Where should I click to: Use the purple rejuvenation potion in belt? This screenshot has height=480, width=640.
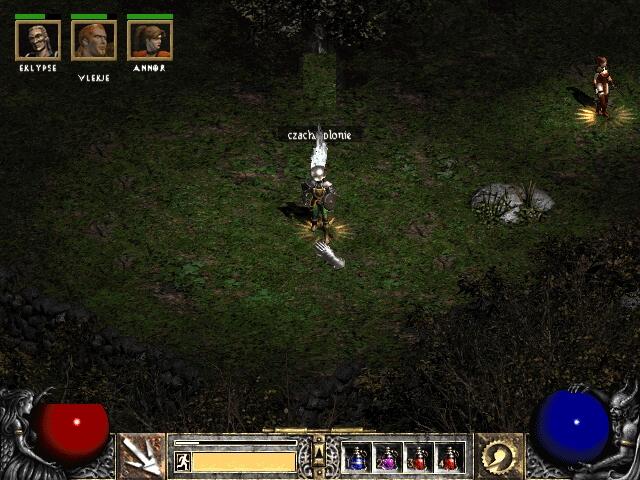[387, 458]
